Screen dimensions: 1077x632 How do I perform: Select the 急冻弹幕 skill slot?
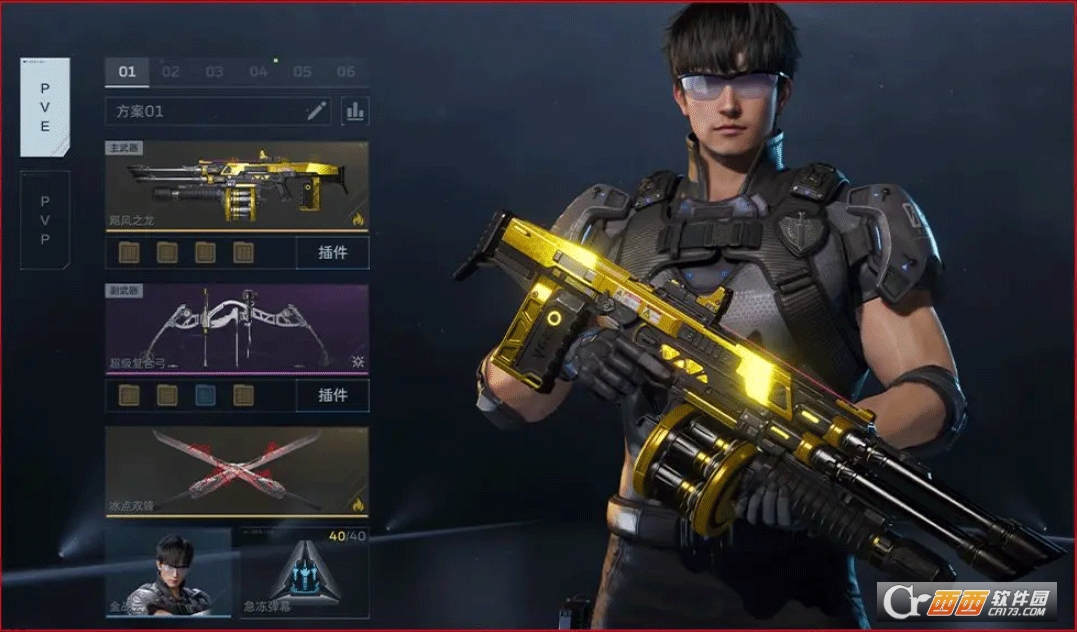[304, 573]
